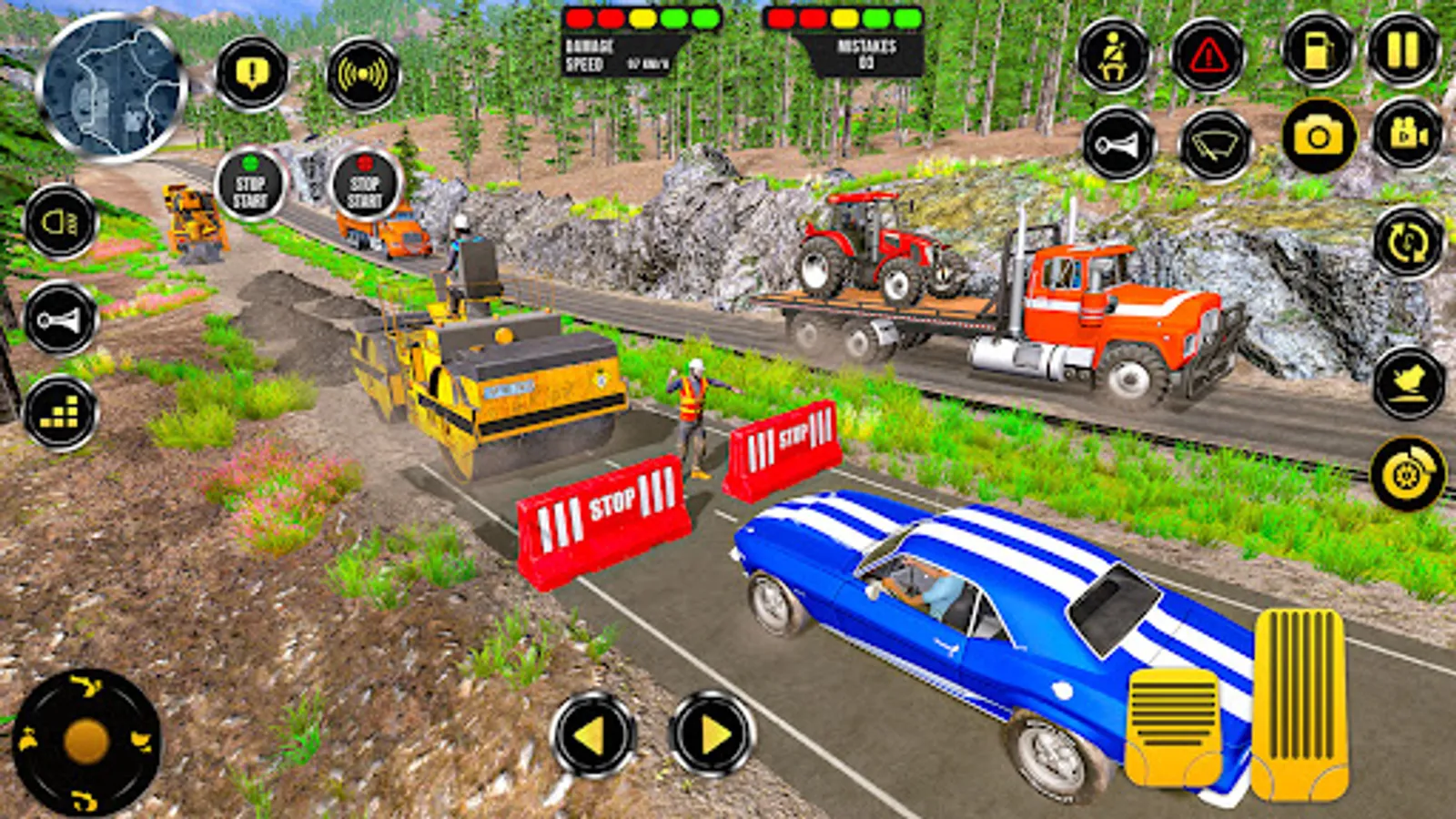This screenshot has width=1456, height=819.
Task: Toggle the Stop Start button with green light
Action: (250, 185)
